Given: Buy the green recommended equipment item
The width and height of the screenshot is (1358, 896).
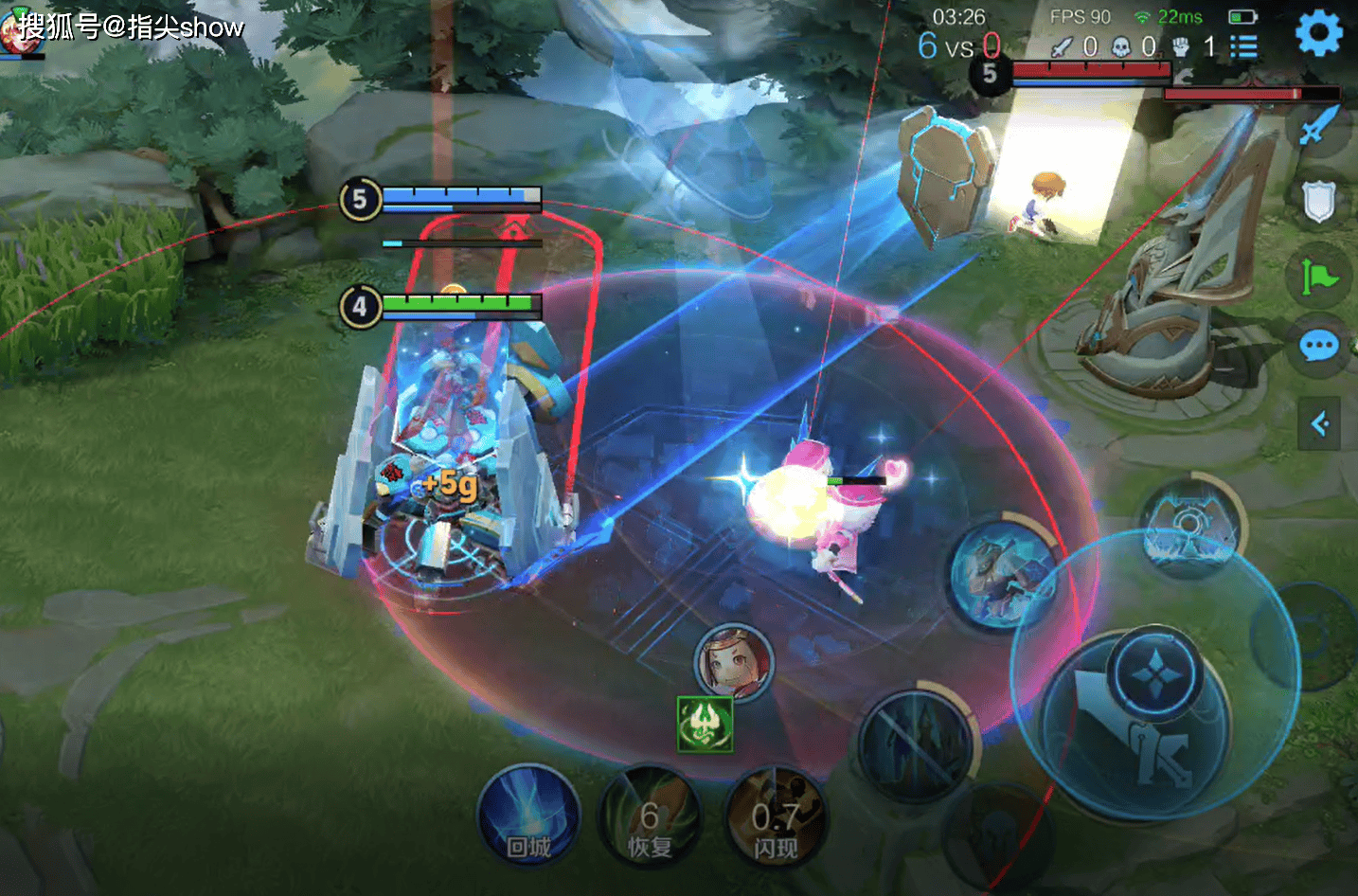Looking at the screenshot, I should pyautogui.click(x=705, y=726).
